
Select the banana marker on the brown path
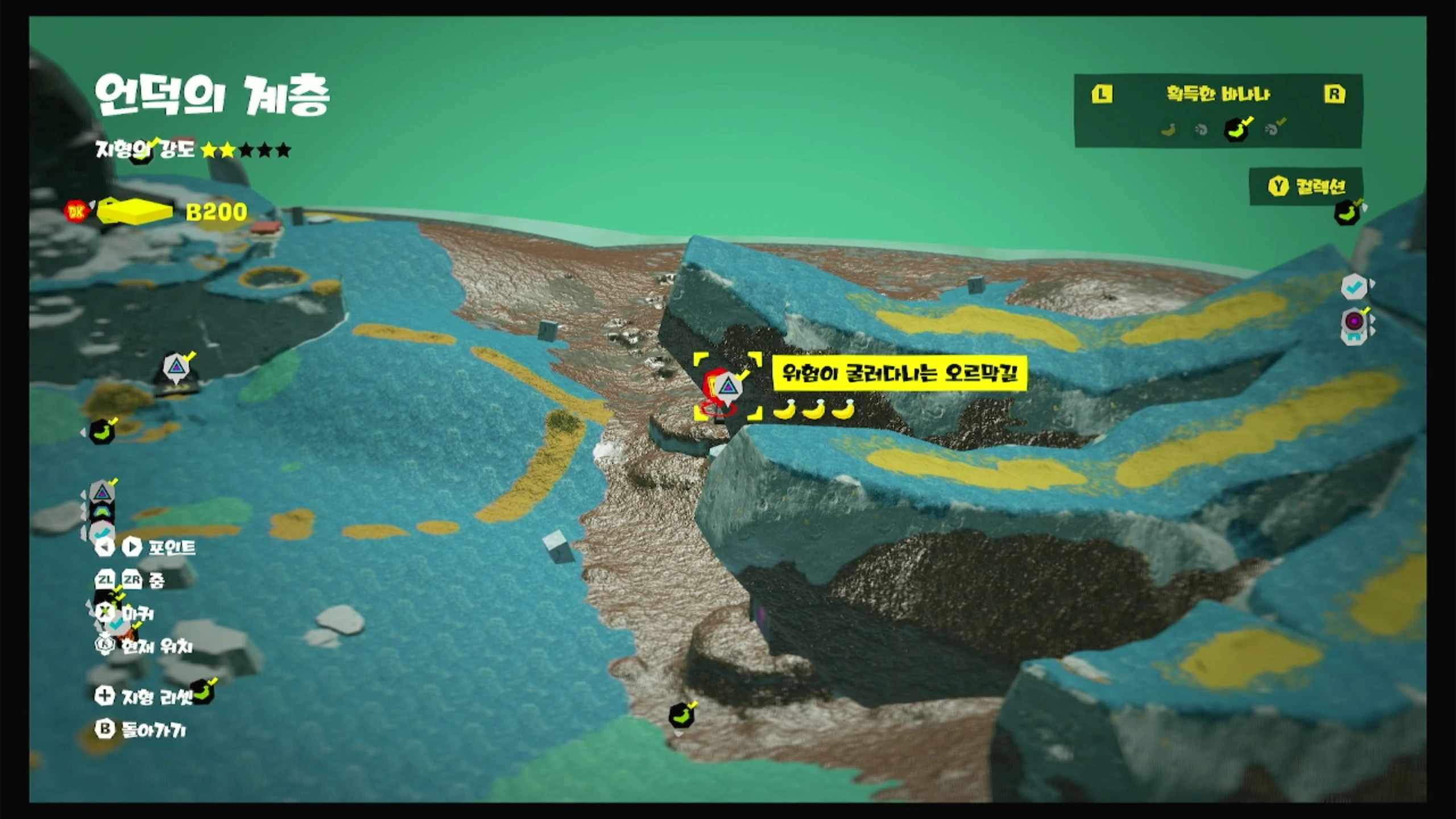(x=681, y=716)
